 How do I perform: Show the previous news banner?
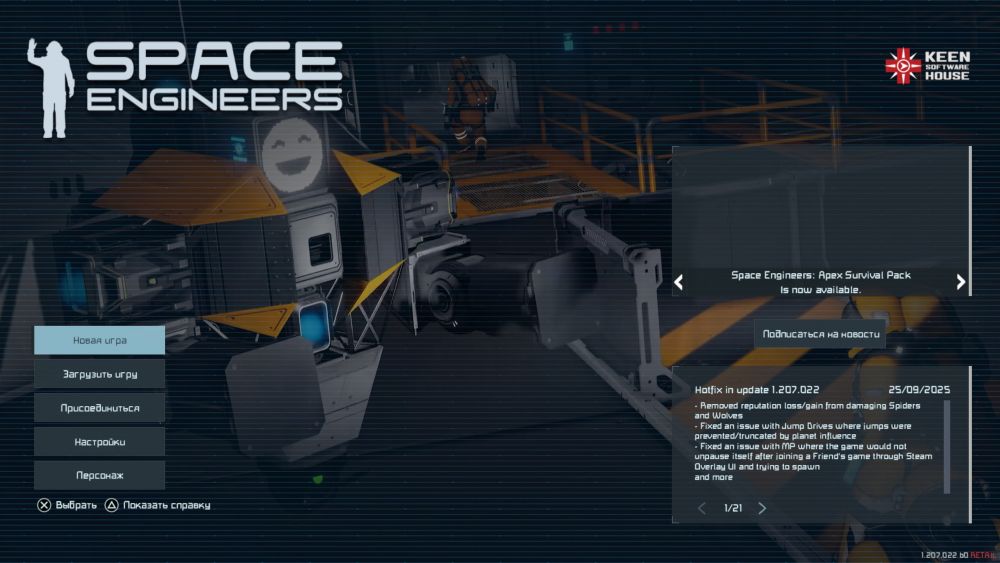(x=678, y=282)
